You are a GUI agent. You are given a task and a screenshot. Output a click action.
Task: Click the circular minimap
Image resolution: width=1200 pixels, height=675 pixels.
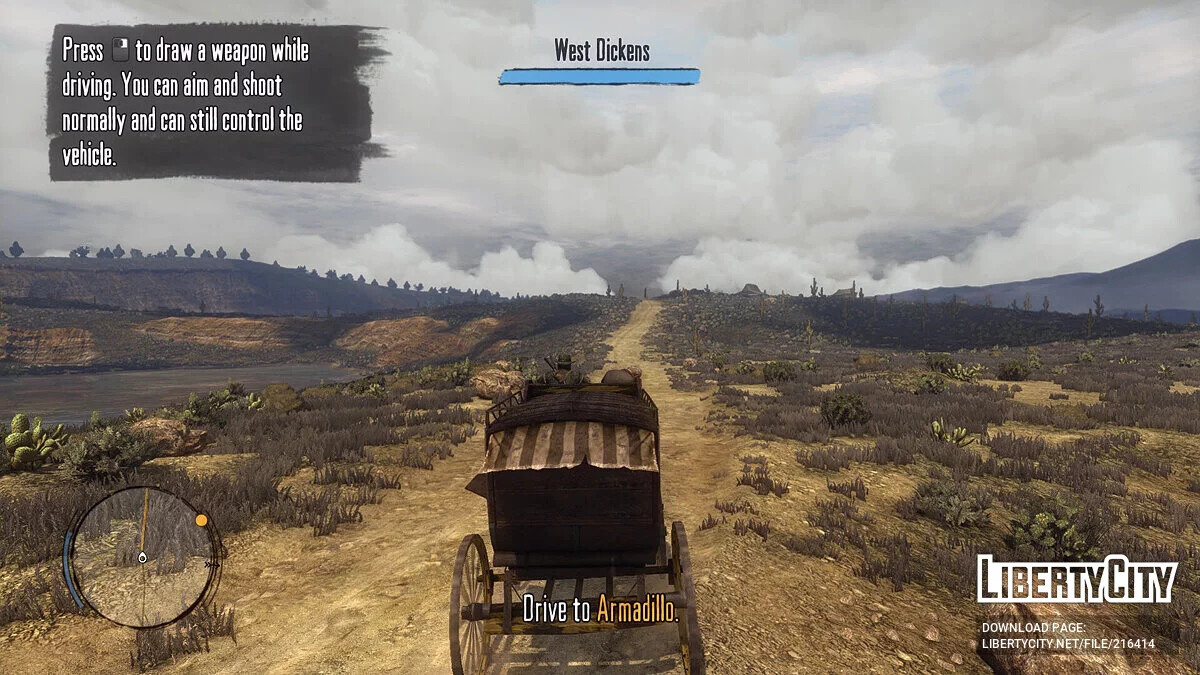[143, 557]
